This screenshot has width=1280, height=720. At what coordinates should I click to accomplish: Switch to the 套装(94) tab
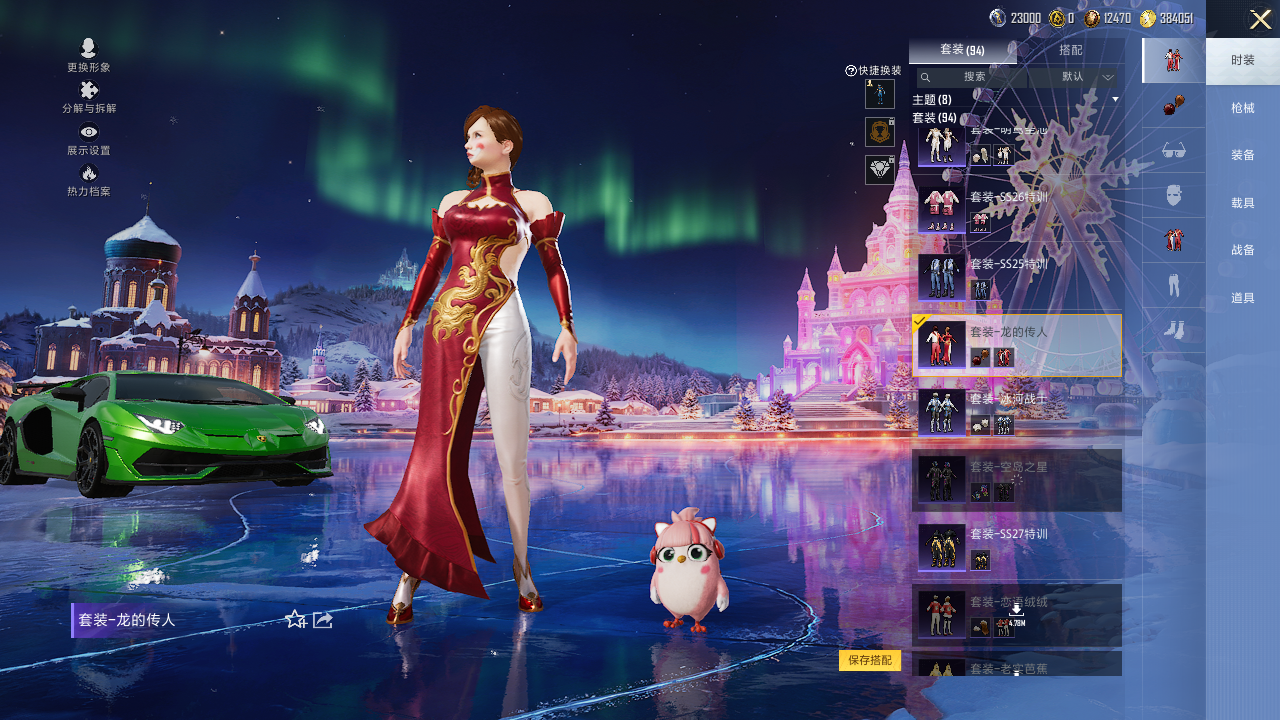tap(962, 50)
